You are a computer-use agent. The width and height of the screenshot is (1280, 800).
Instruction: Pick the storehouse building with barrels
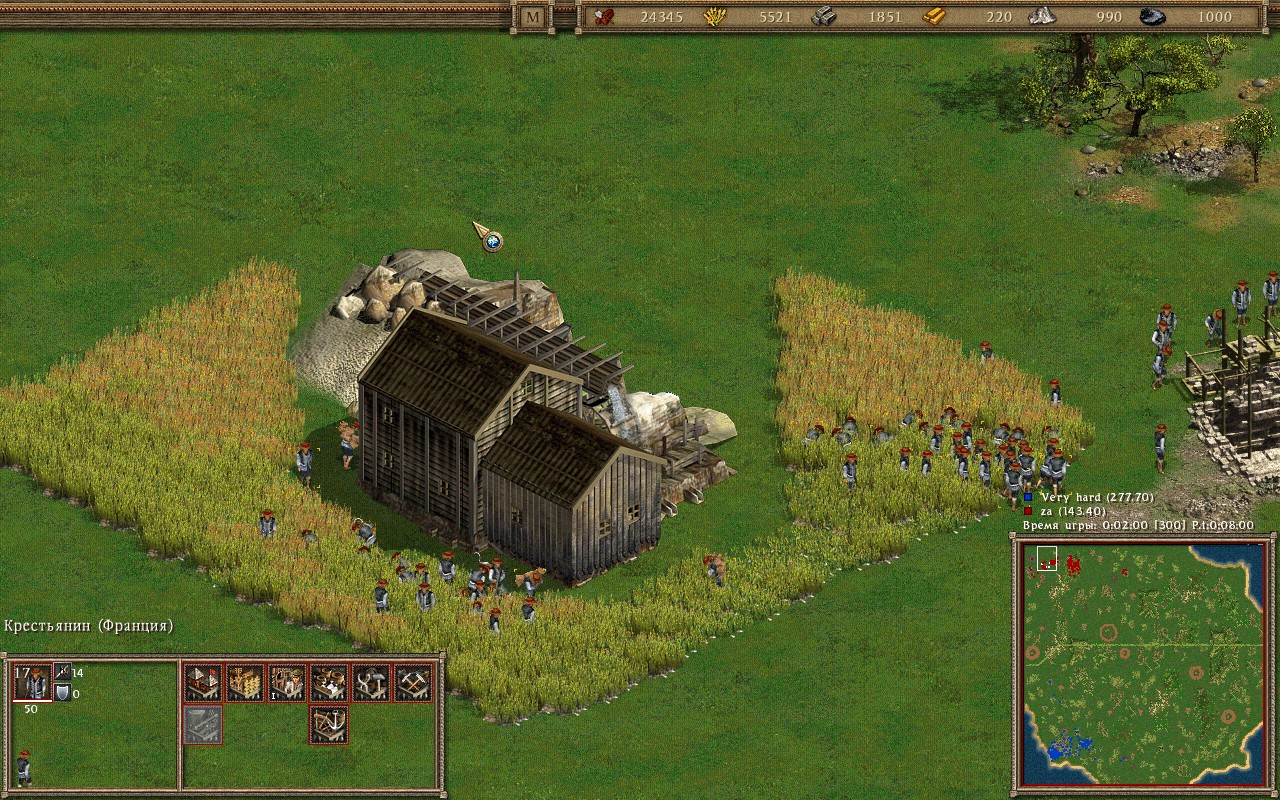click(329, 683)
